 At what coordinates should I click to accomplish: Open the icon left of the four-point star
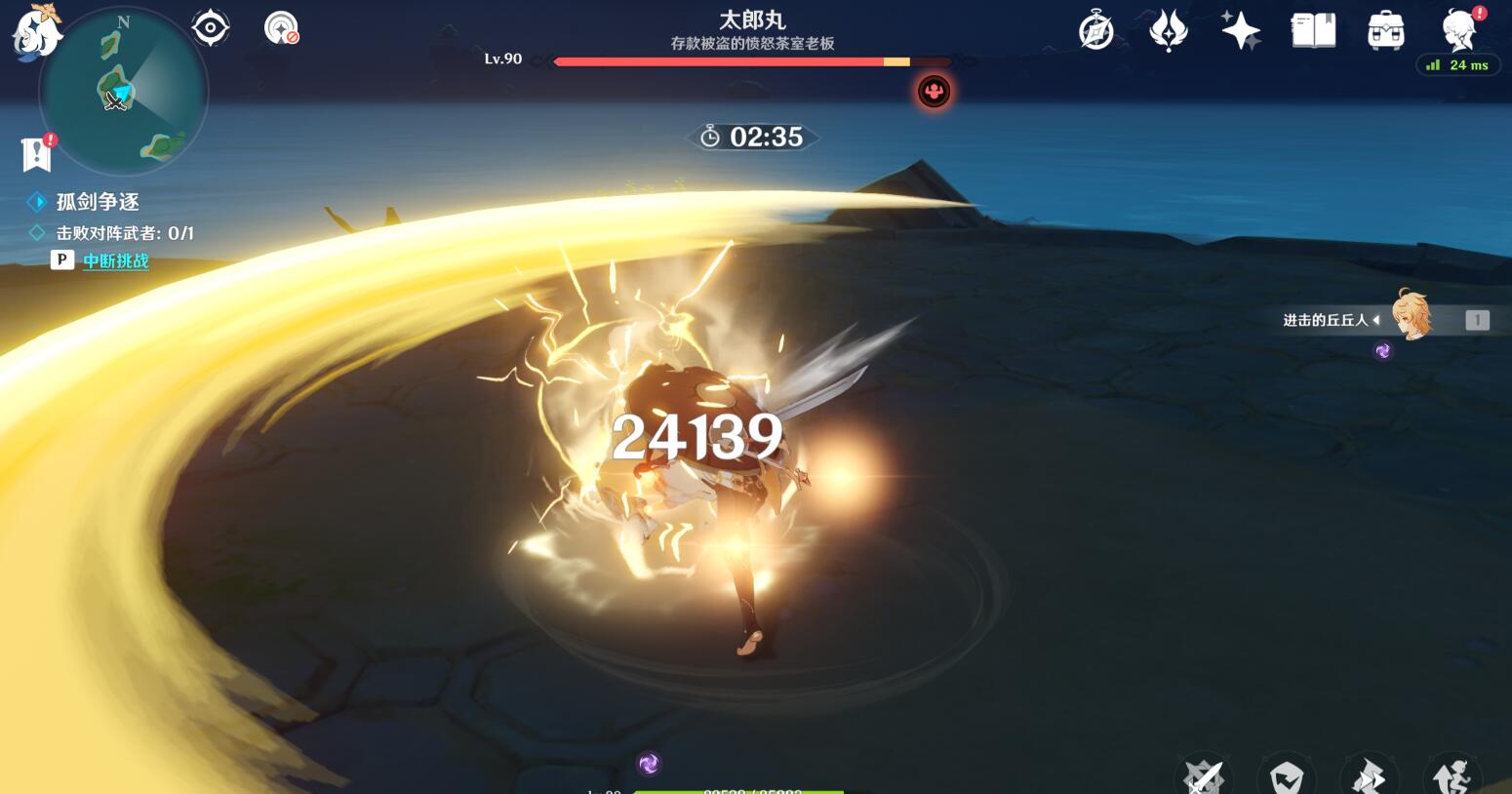tap(1169, 30)
